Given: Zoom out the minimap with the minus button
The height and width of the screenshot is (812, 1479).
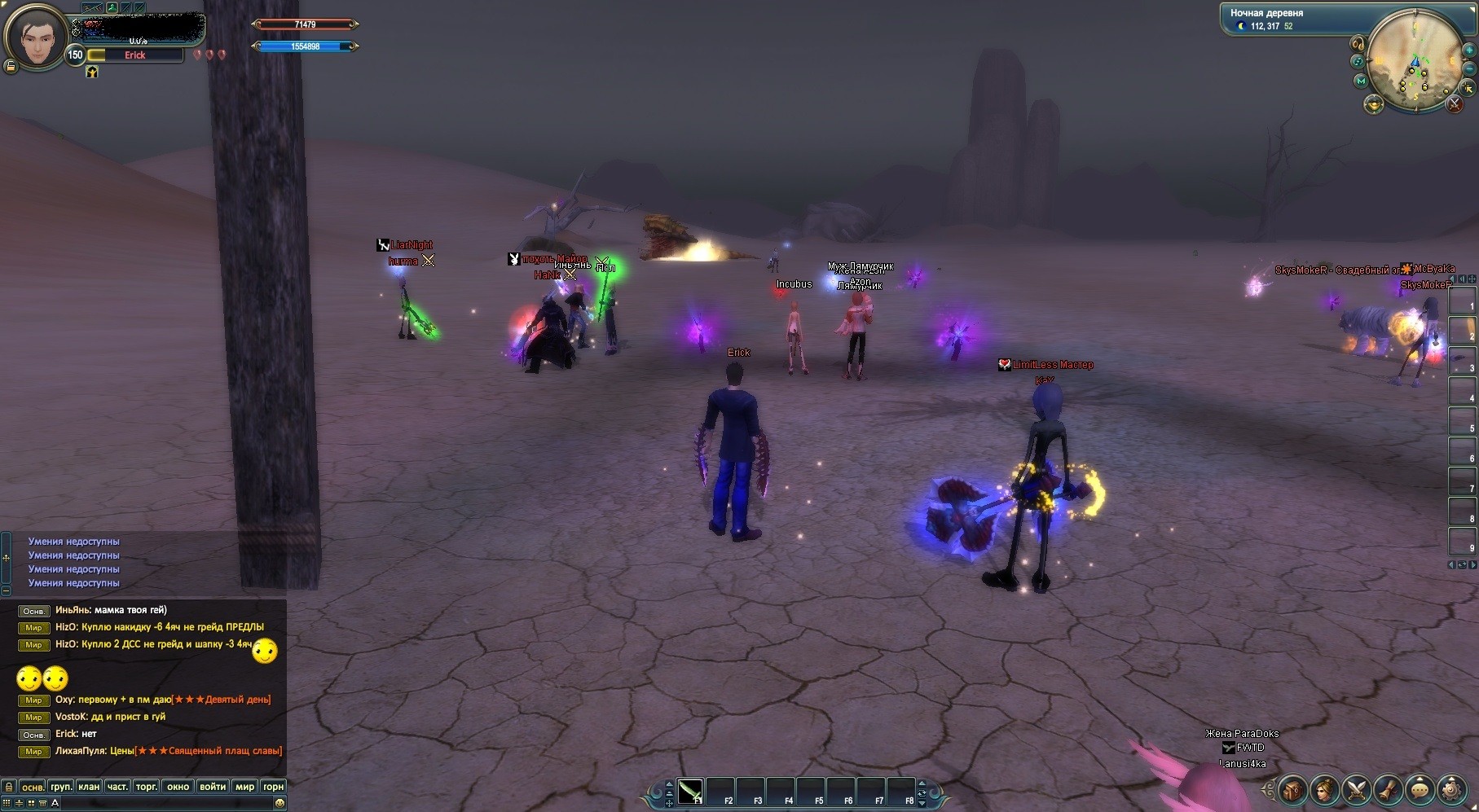Looking at the screenshot, I should [1468, 70].
